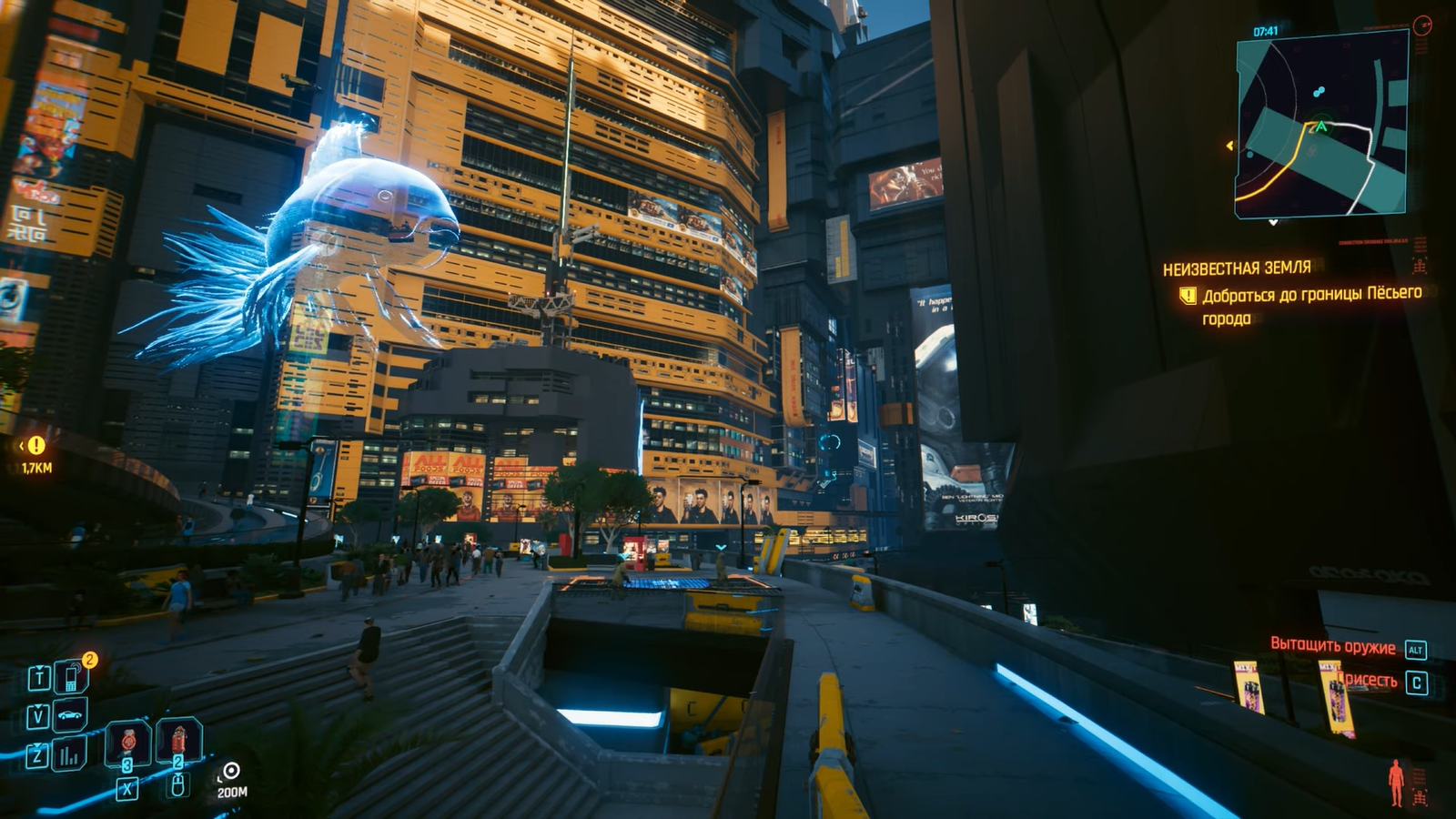The image size is (1456, 819).
Task: Click the 200M waypoint distance marker
Action: point(231,780)
